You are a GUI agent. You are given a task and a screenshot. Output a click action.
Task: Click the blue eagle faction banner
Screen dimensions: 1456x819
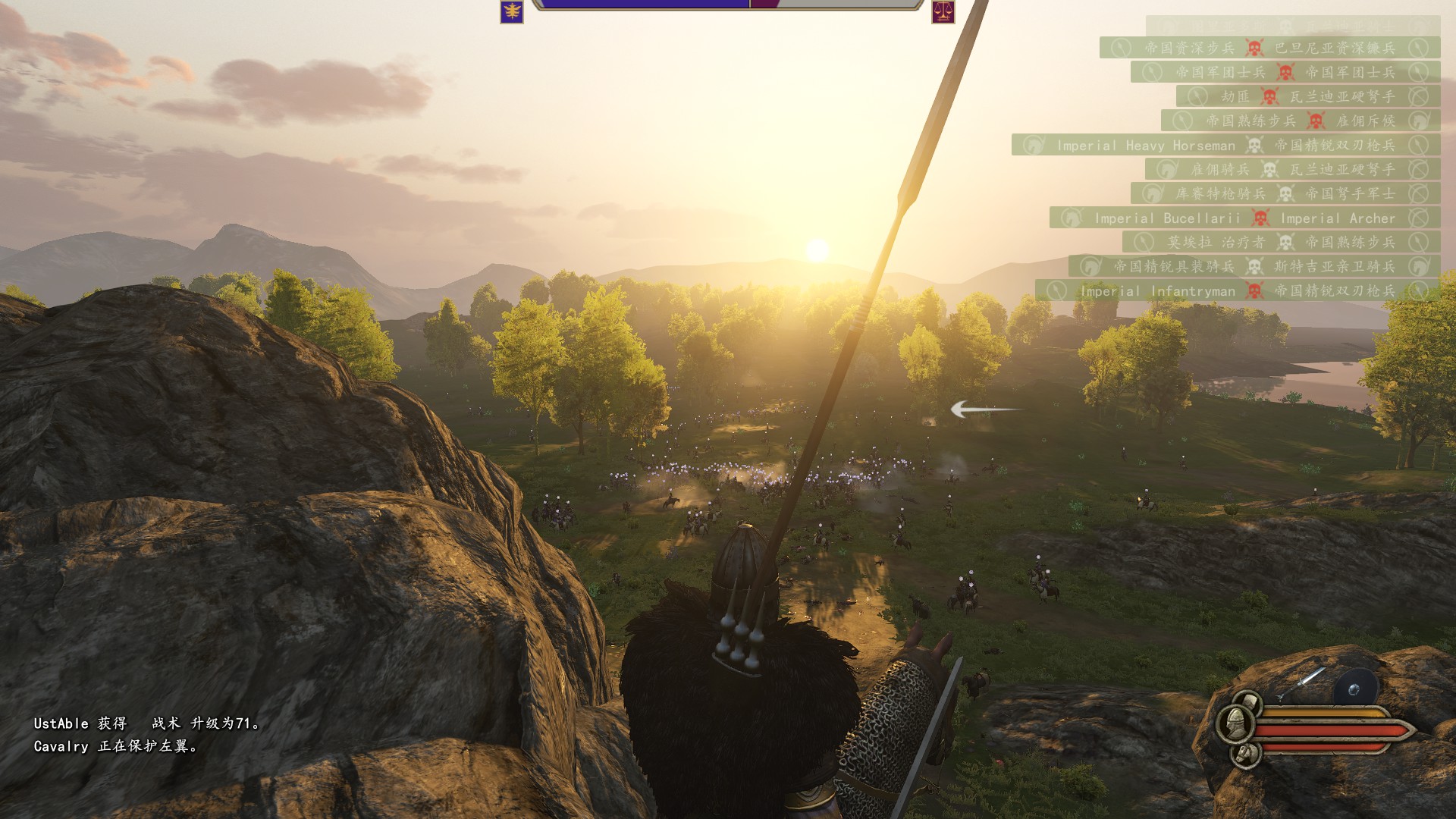(x=512, y=11)
